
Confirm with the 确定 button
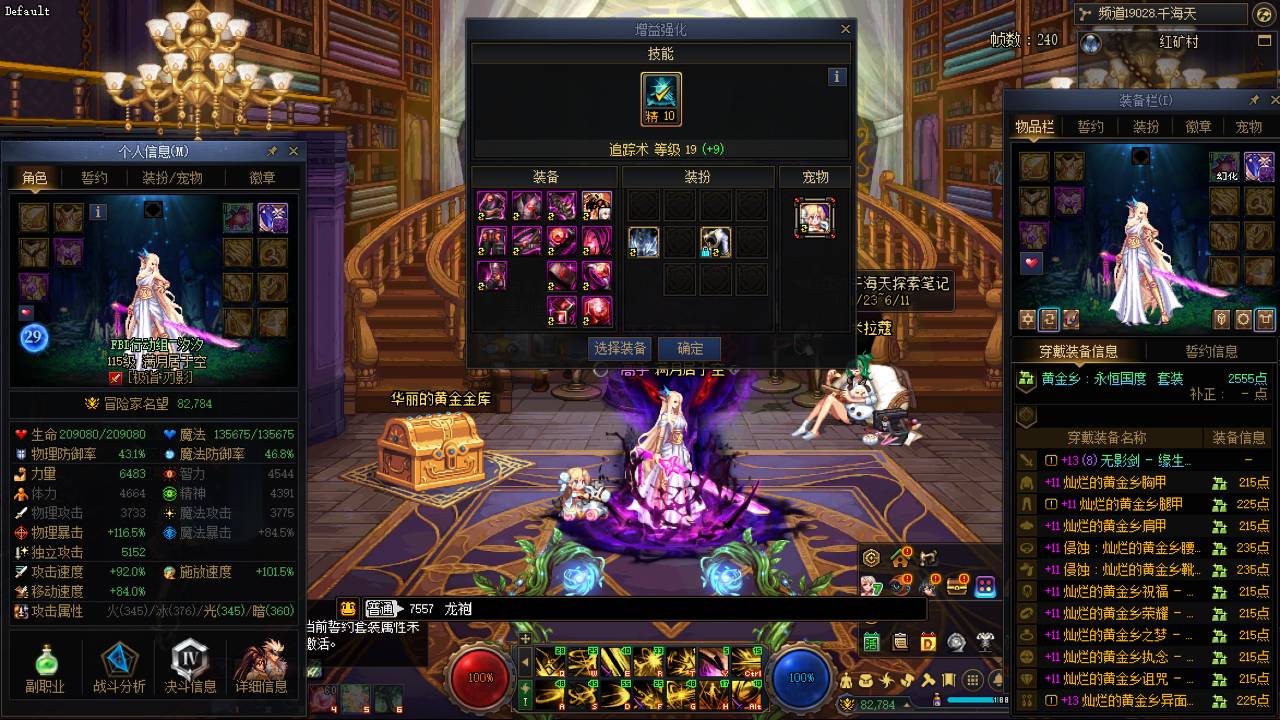click(690, 349)
